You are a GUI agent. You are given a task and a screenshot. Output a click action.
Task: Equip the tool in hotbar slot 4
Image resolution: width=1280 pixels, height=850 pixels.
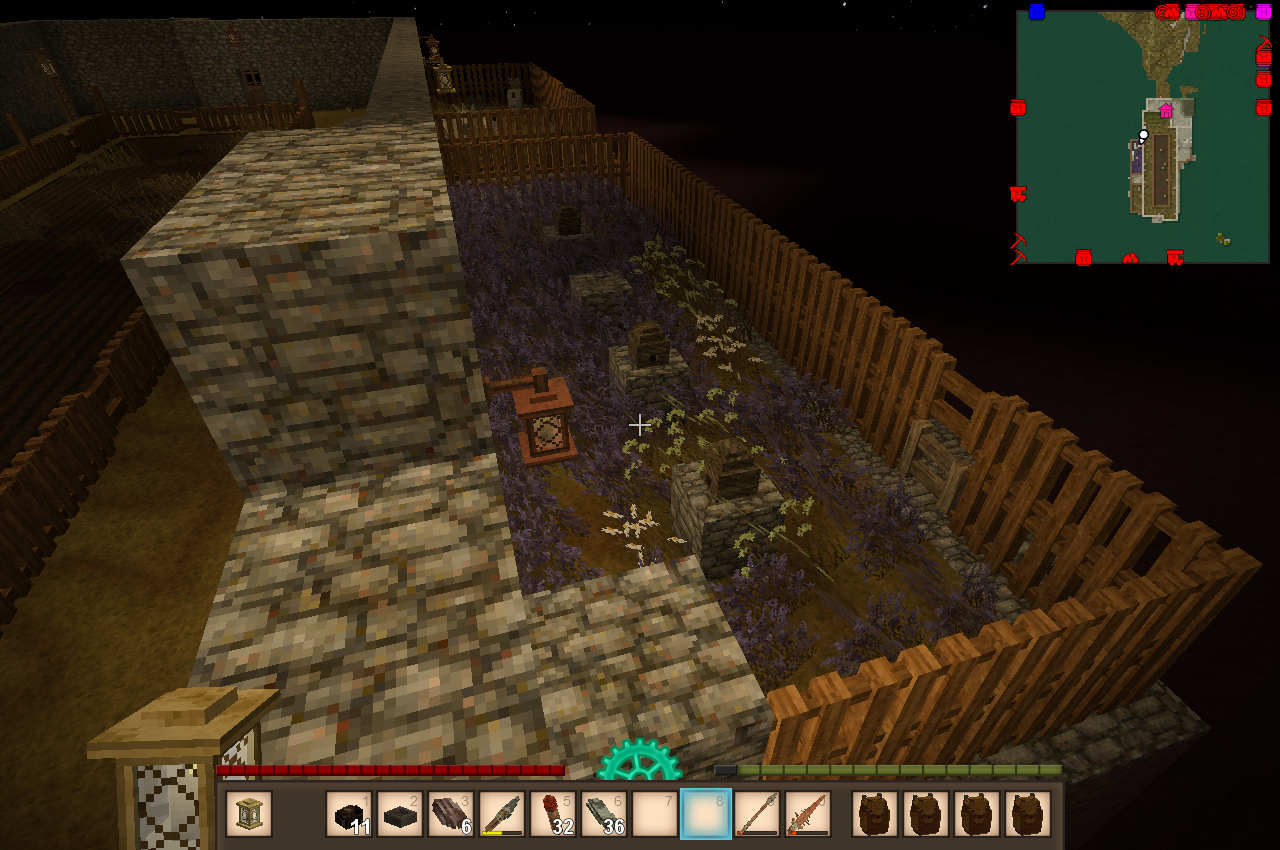502,814
